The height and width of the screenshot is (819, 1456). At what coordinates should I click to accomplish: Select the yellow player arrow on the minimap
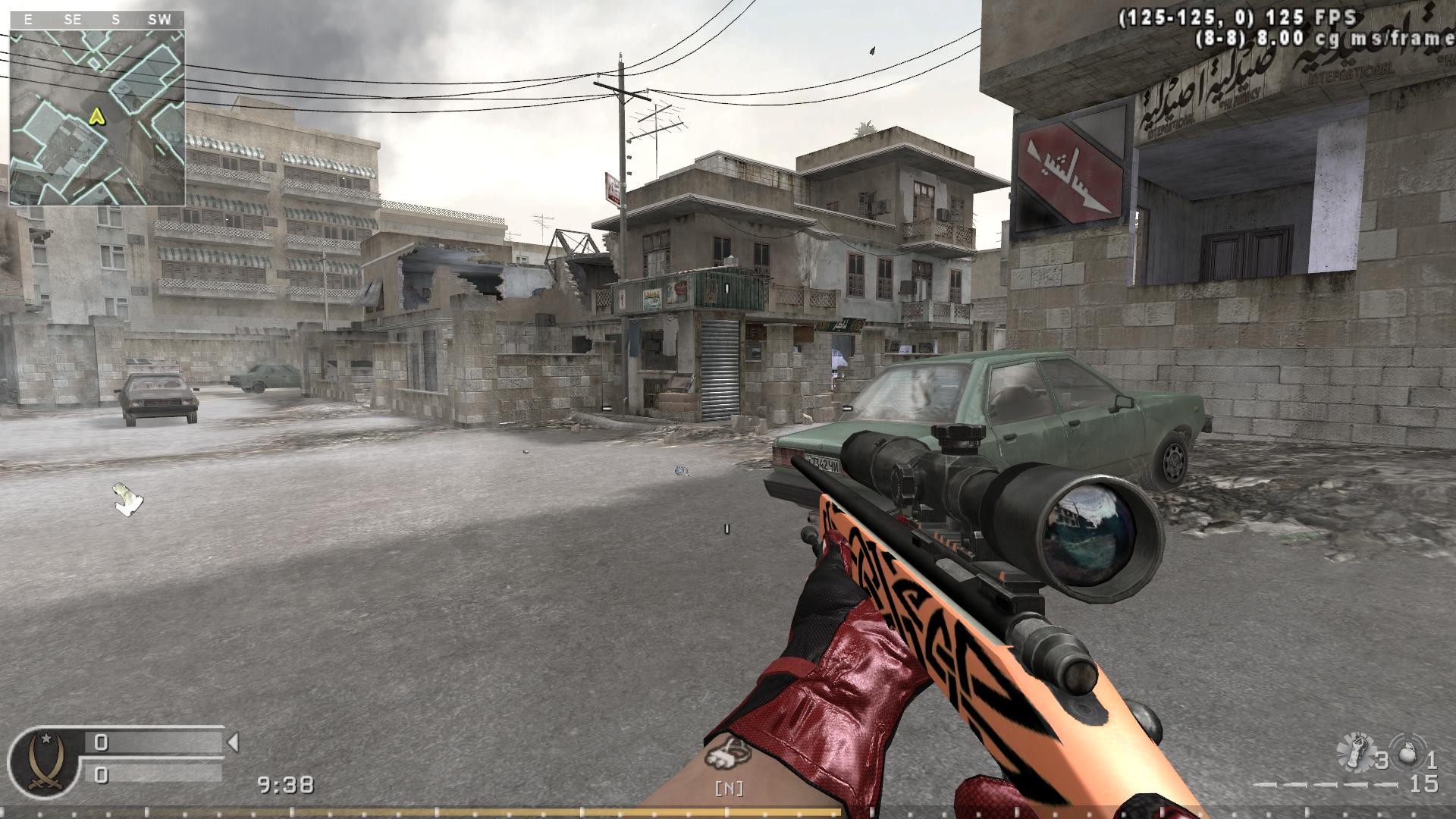pos(96,116)
